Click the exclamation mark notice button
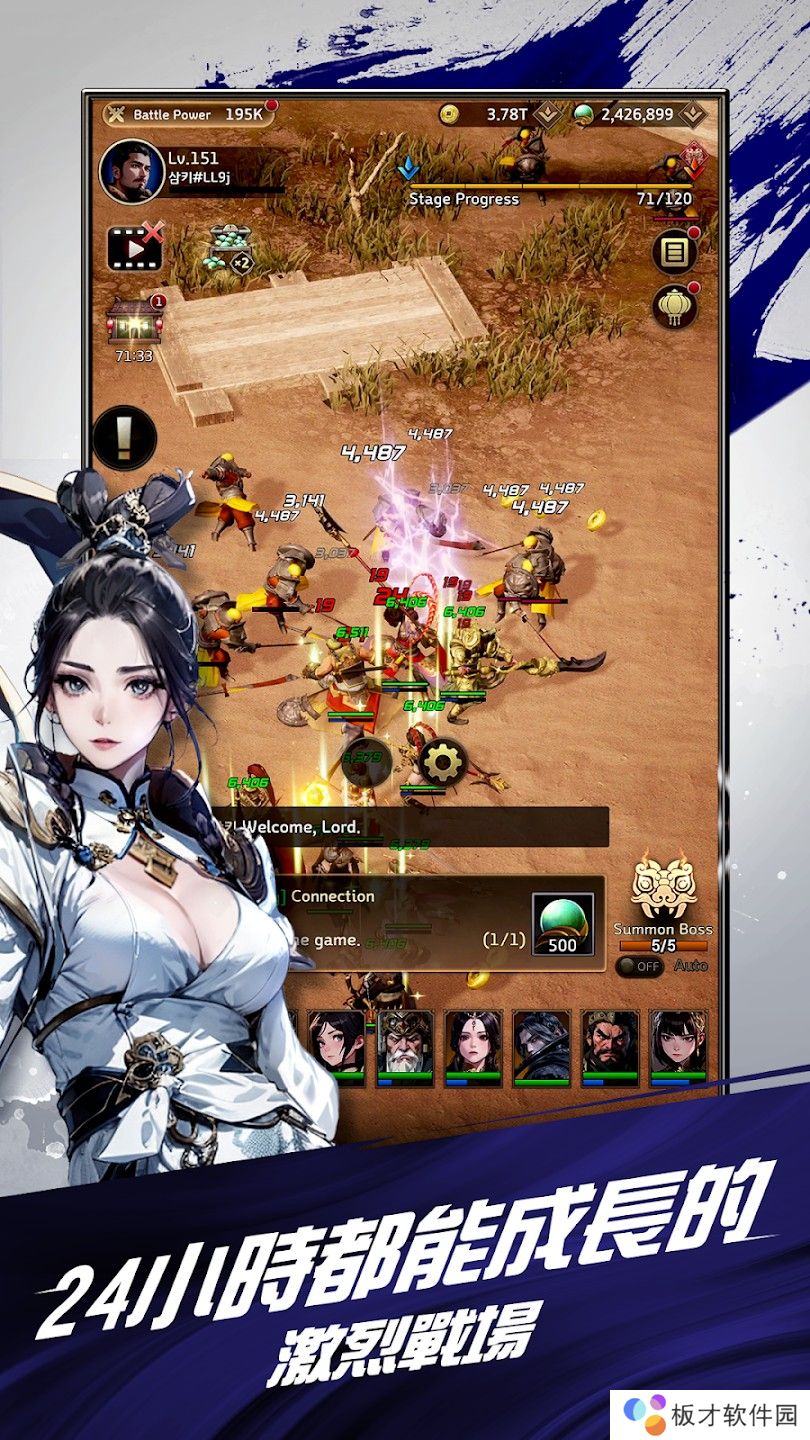 pos(125,437)
